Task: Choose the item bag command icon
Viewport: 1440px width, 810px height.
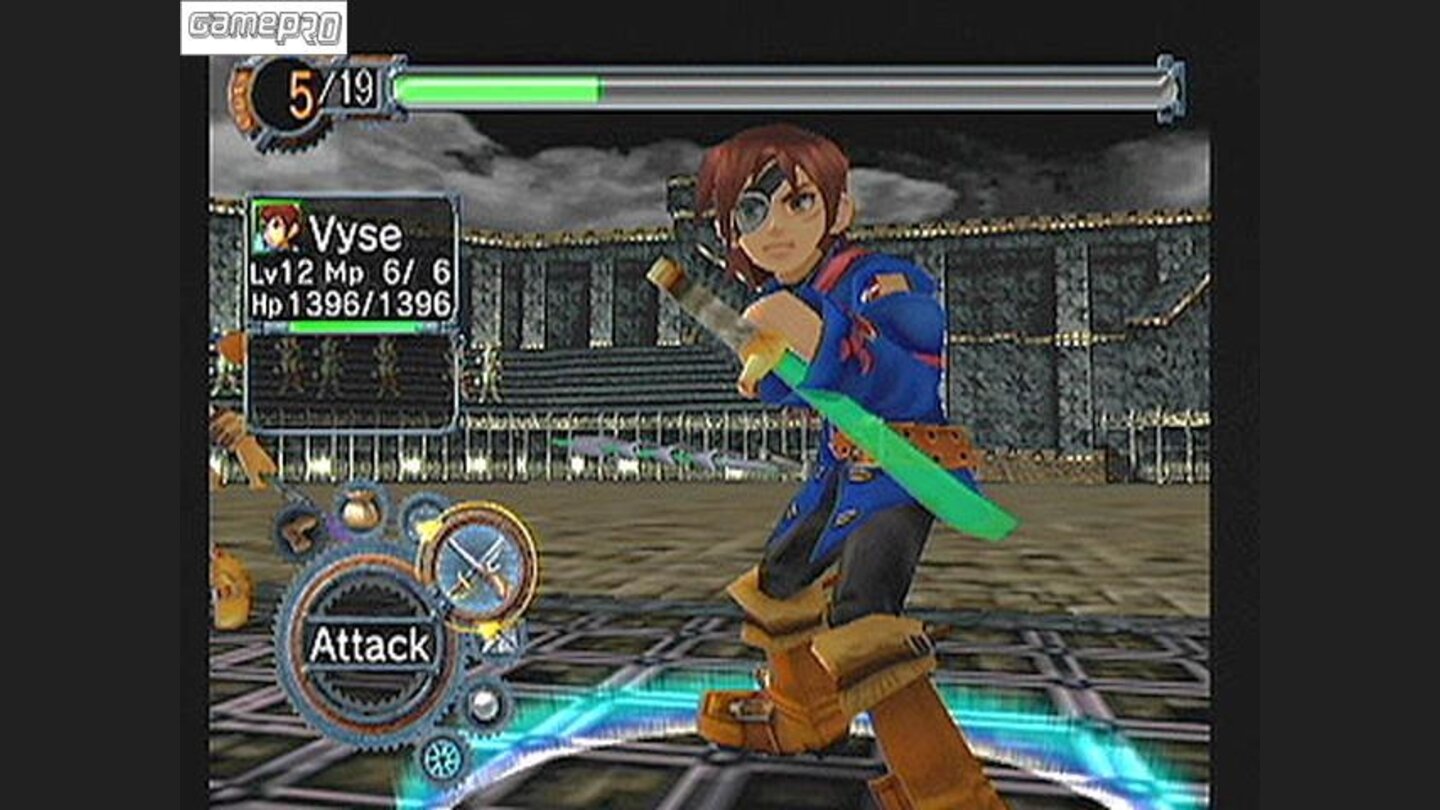Action: tap(359, 511)
